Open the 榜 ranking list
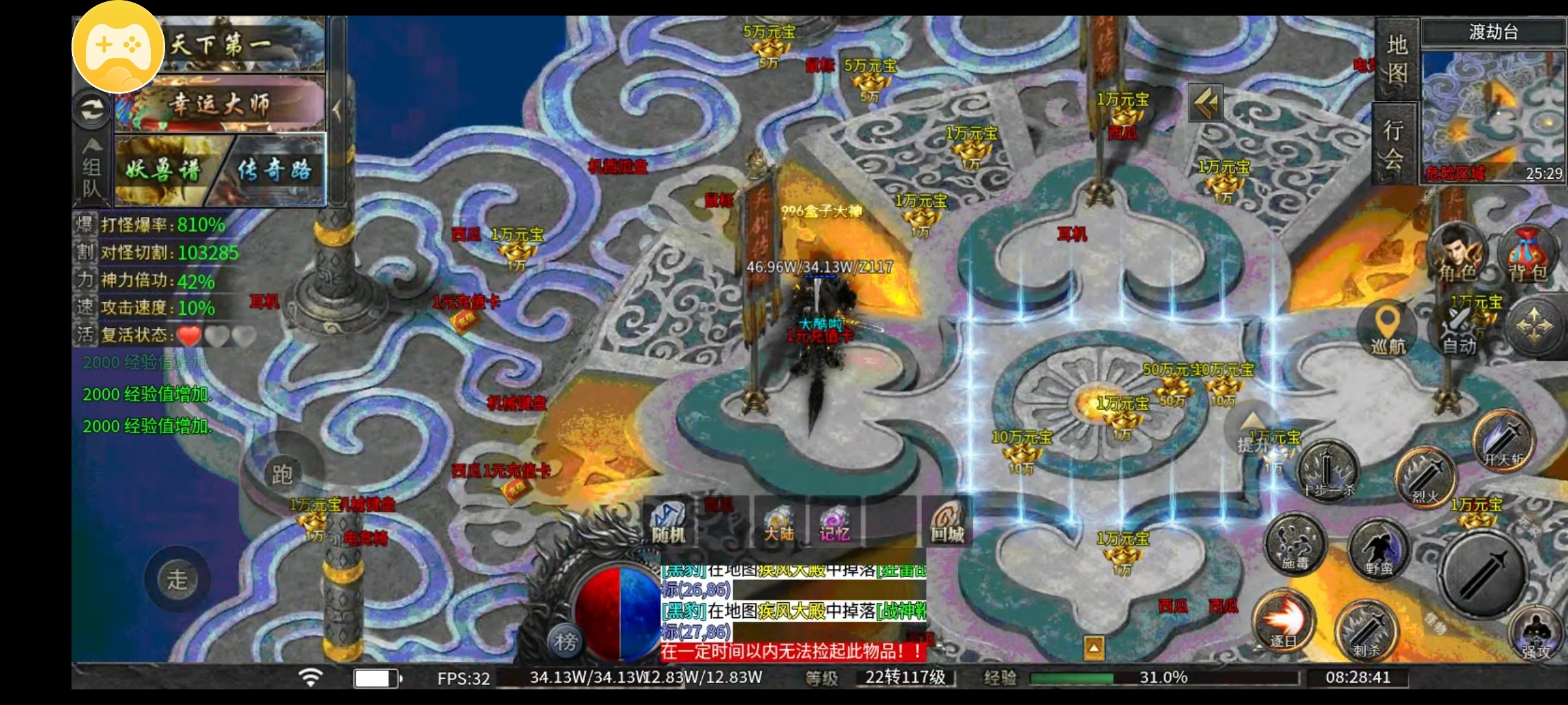The width and height of the screenshot is (1568, 705). click(x=566, y=641)
